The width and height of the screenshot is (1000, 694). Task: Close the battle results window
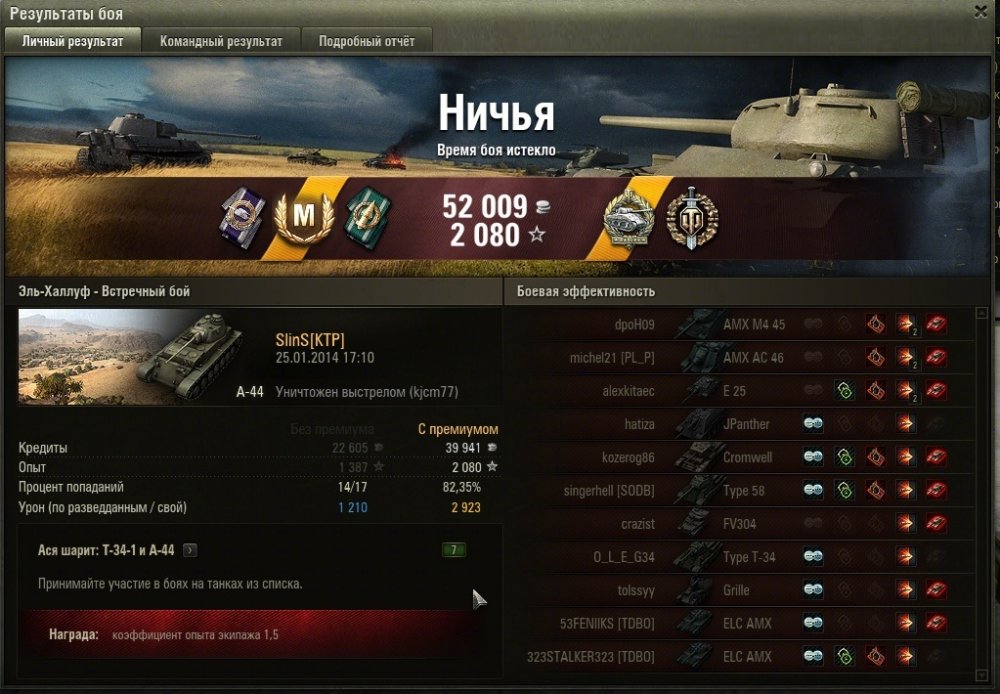(x=981, y=11)
